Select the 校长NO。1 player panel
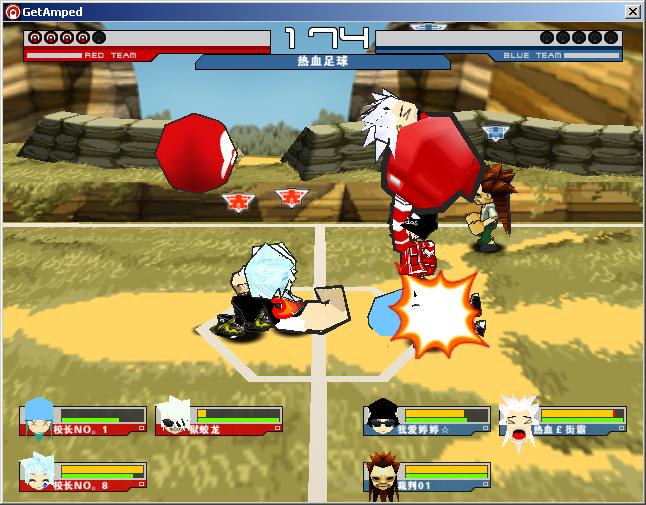This screenshot has width=646, height=505. (84, 420)
